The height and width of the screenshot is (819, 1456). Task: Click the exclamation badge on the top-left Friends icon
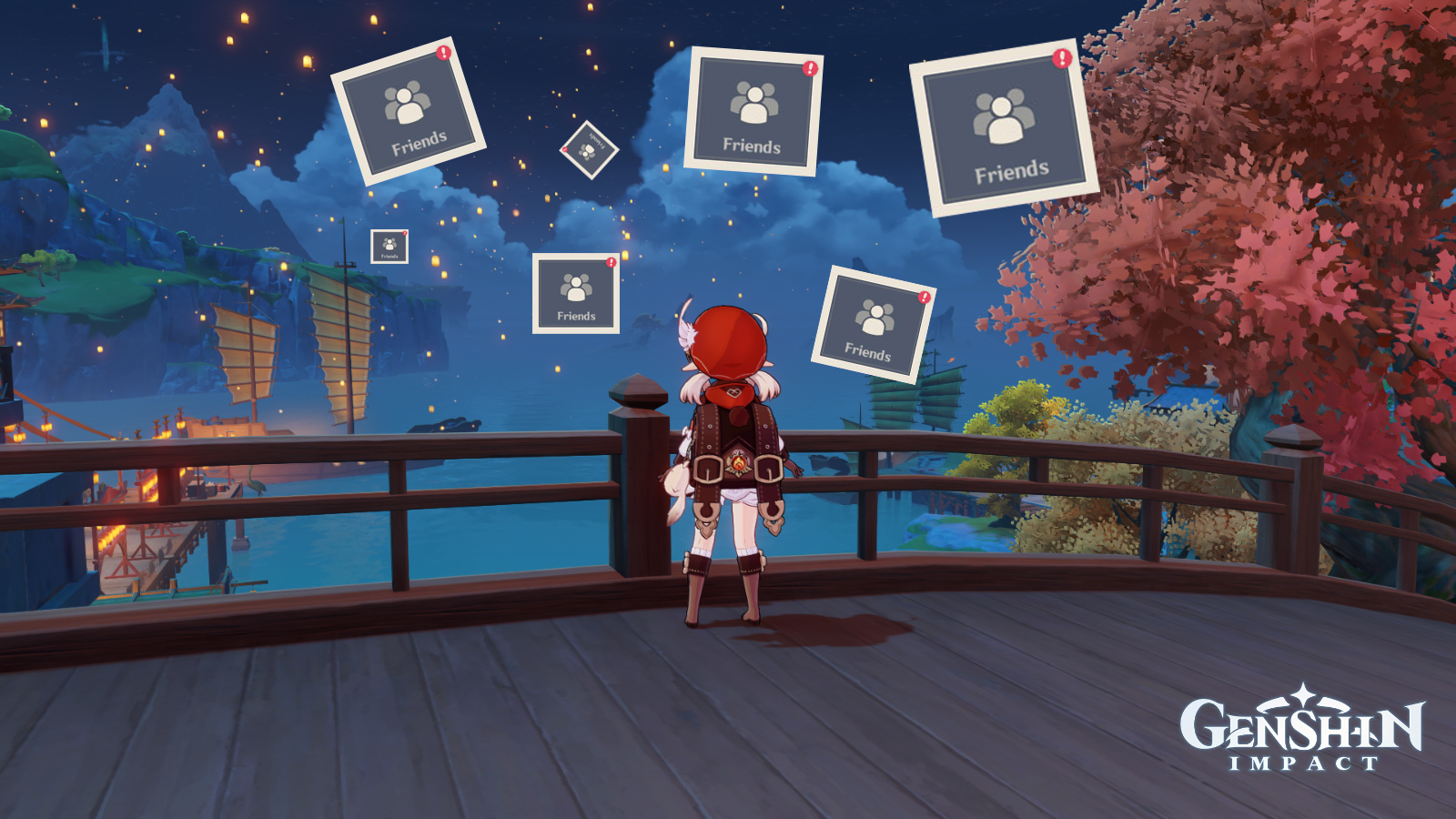tap(443, 53)
